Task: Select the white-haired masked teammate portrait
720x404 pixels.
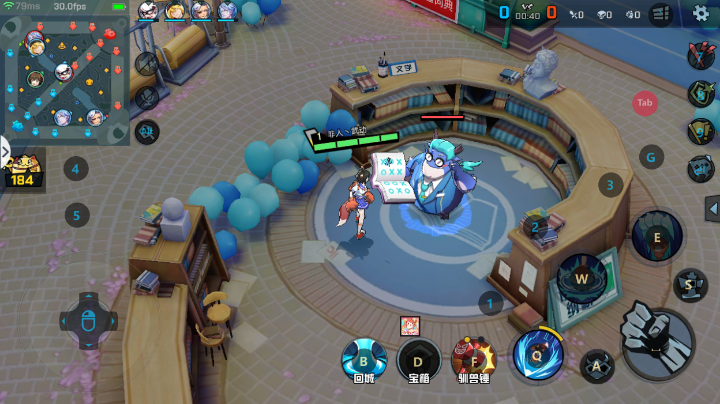Action: (149, 12)
